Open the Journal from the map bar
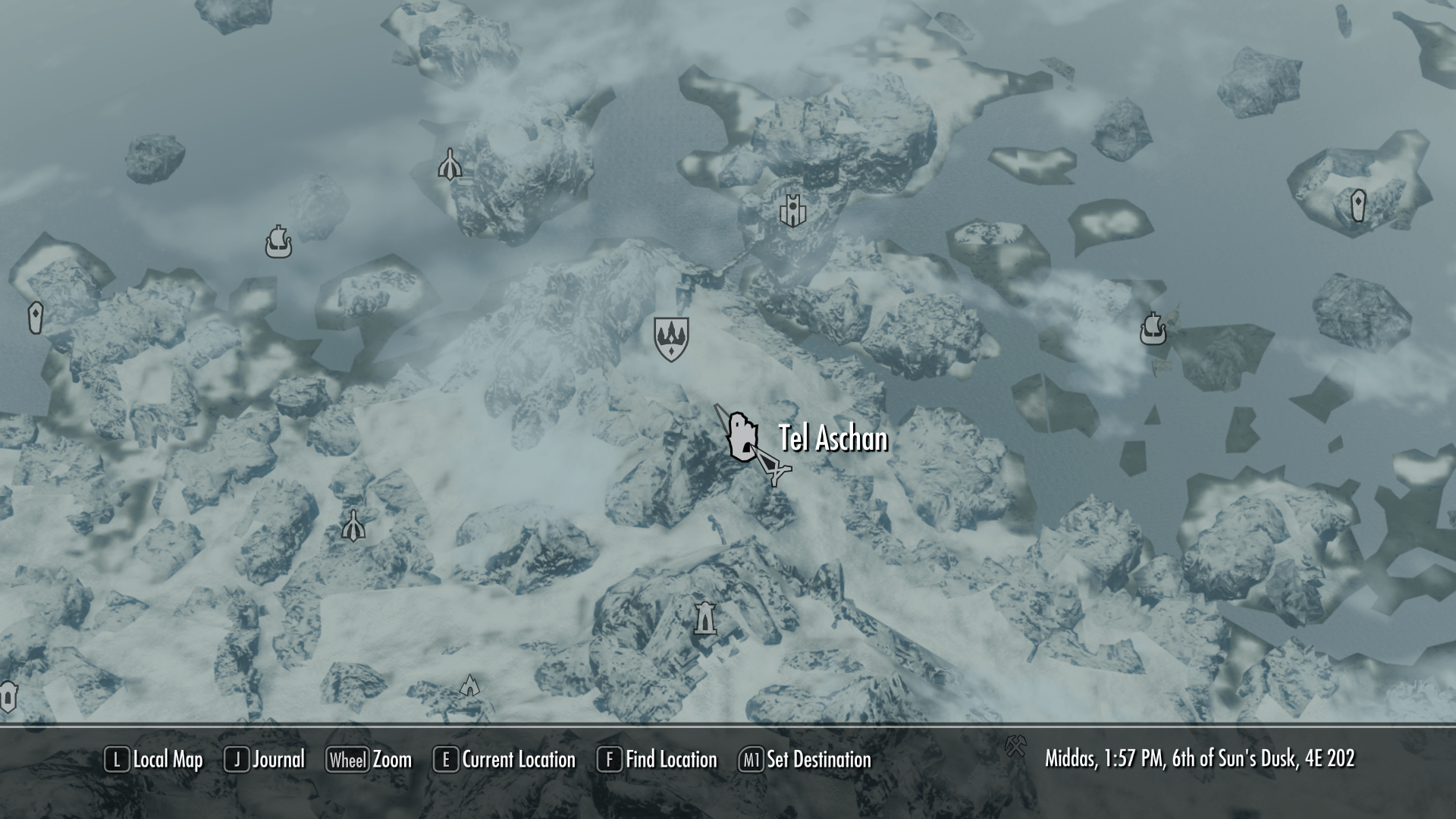This screenshot has width=1456, height=819. [x=265, y=759]
